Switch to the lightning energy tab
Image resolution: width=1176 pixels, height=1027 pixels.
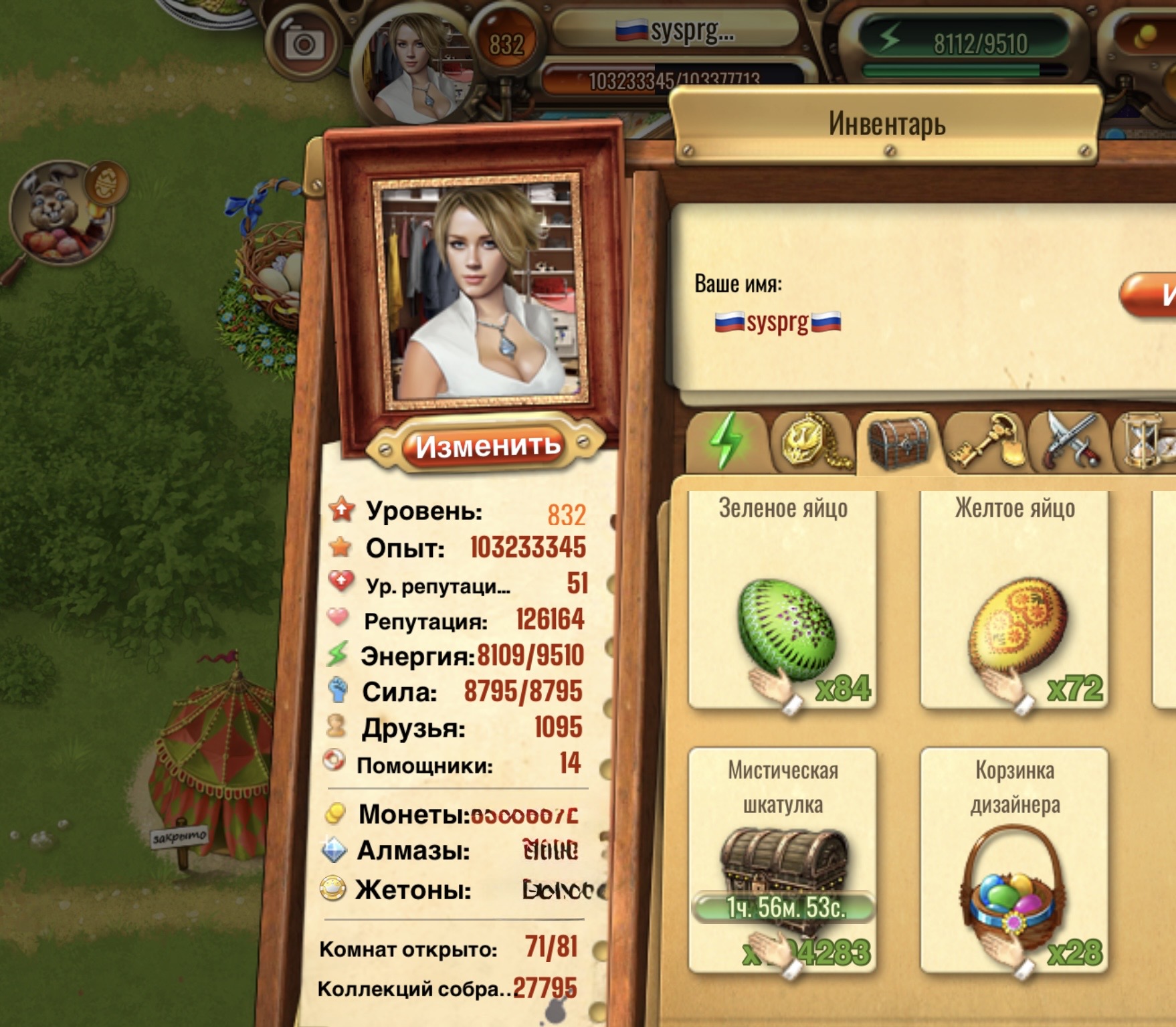726,441
